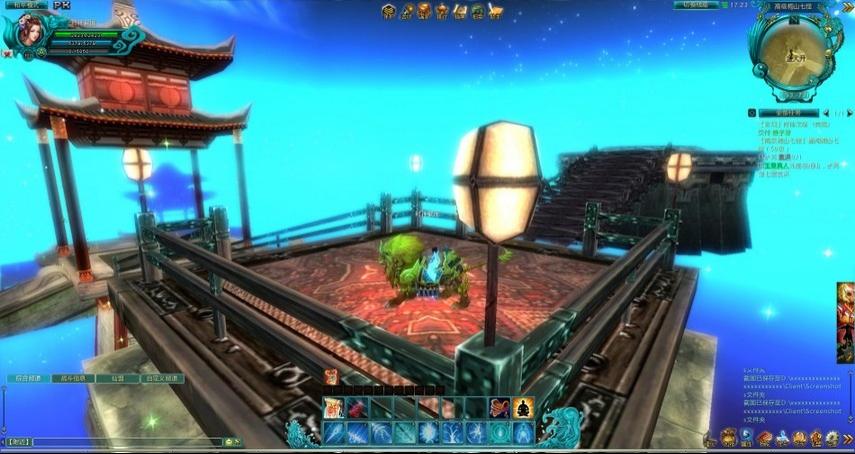Use the orange swirl skill icon

coord(500,408)
